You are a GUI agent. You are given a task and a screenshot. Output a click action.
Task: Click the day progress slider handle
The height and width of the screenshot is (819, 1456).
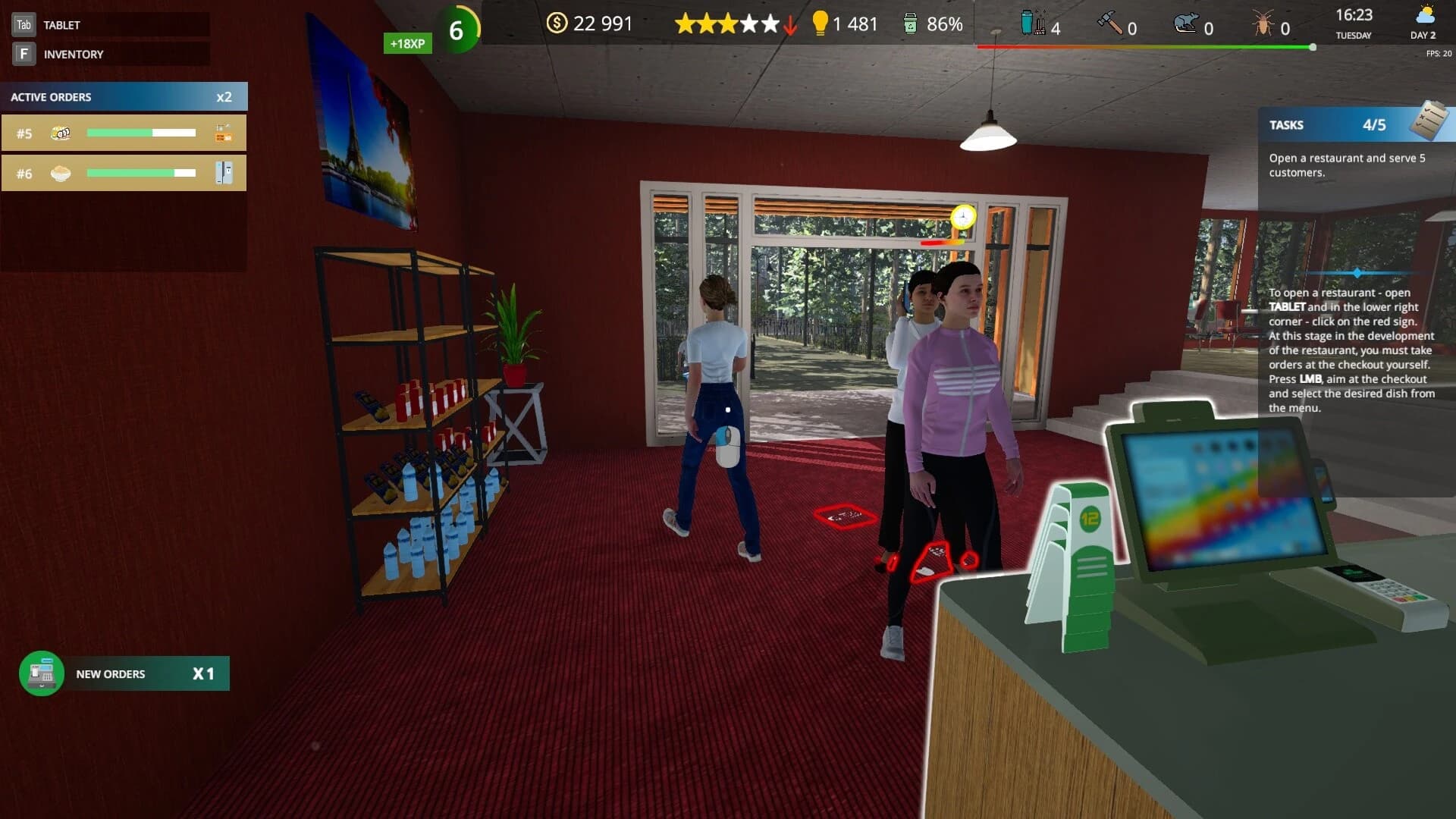pyautogui.click(x=1312, y=47)
